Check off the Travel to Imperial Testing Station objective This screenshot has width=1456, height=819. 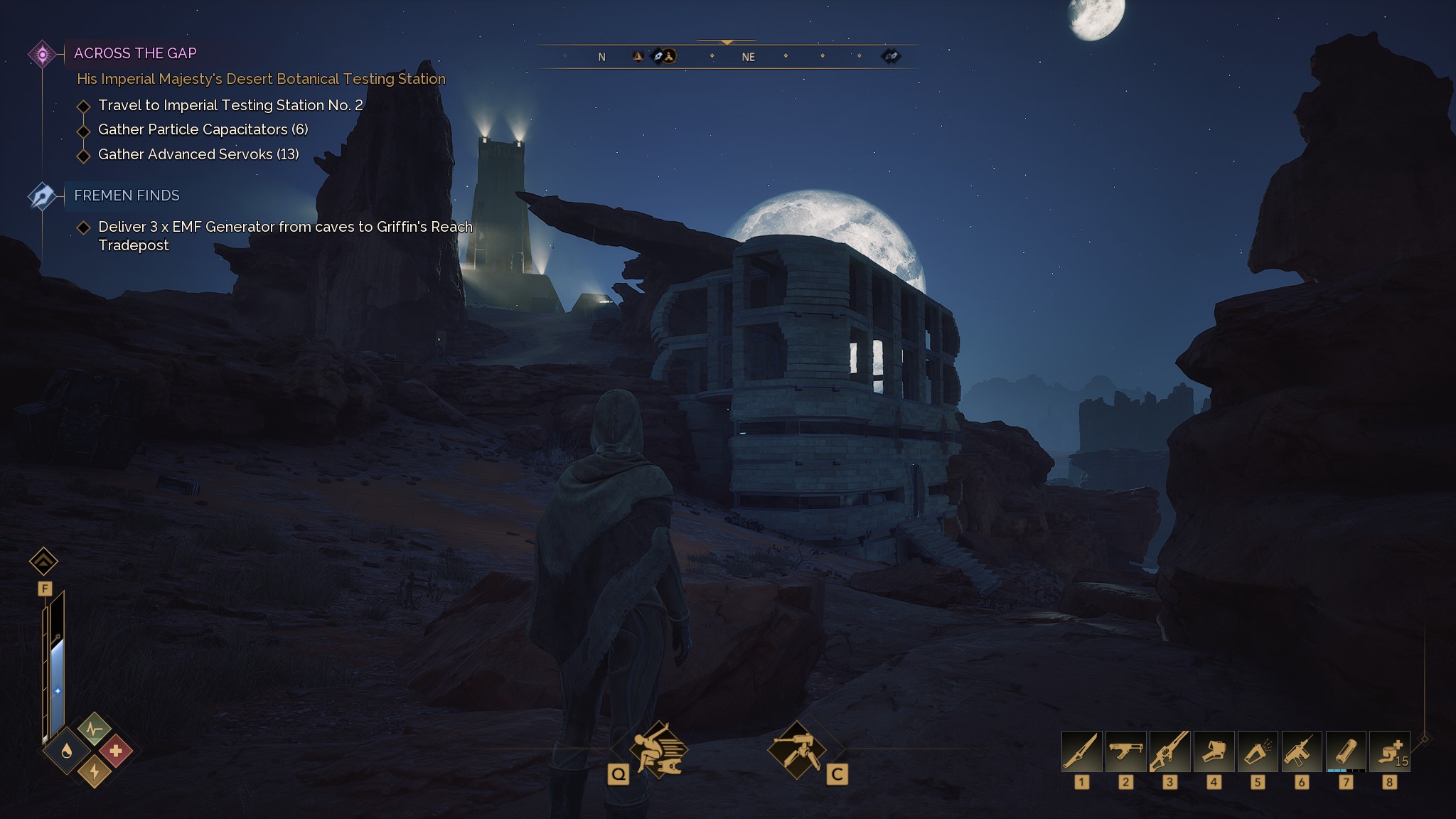coord(82,105)
